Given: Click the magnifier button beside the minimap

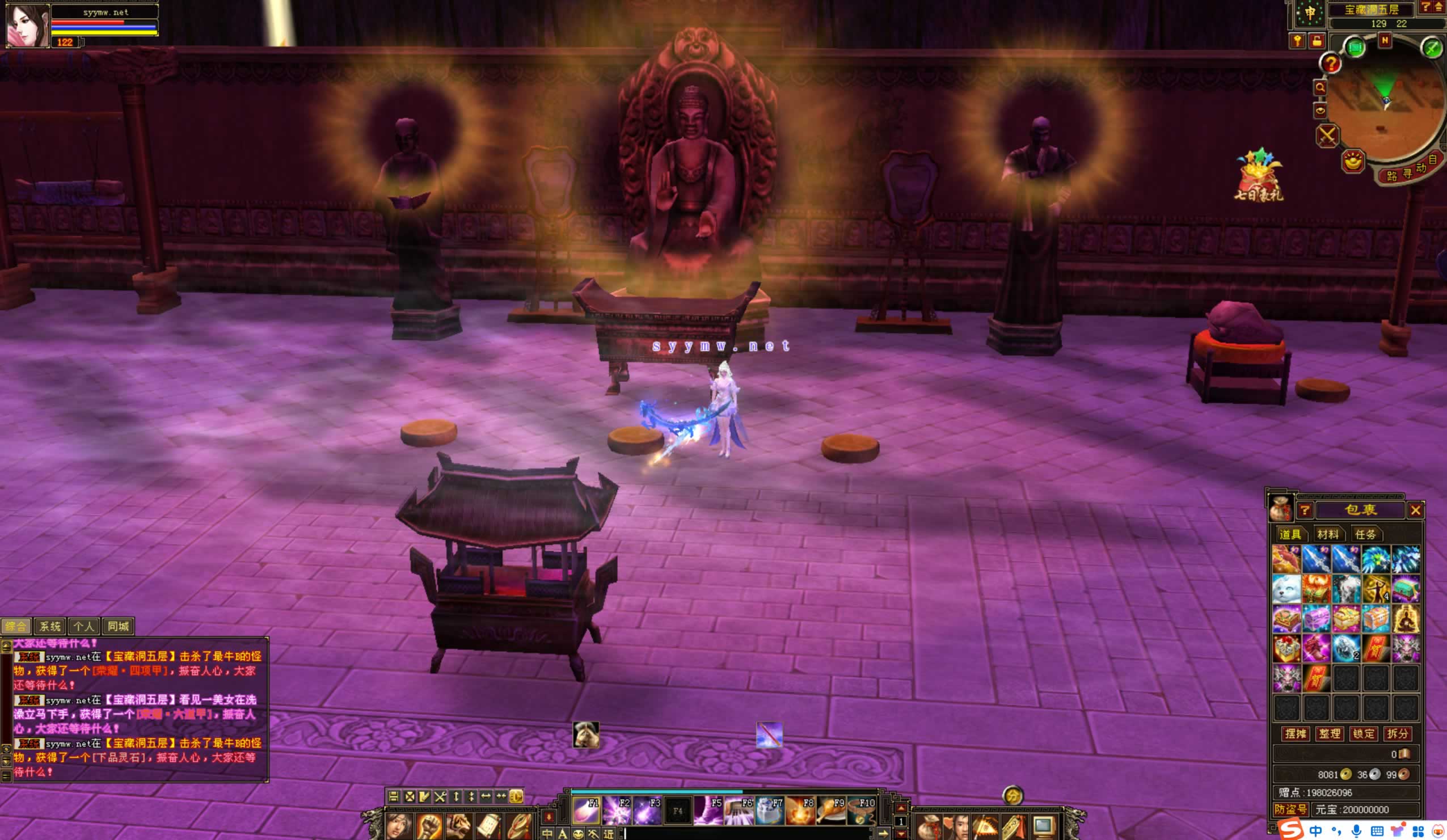Looking at the screenshot, I should 1320,88.
